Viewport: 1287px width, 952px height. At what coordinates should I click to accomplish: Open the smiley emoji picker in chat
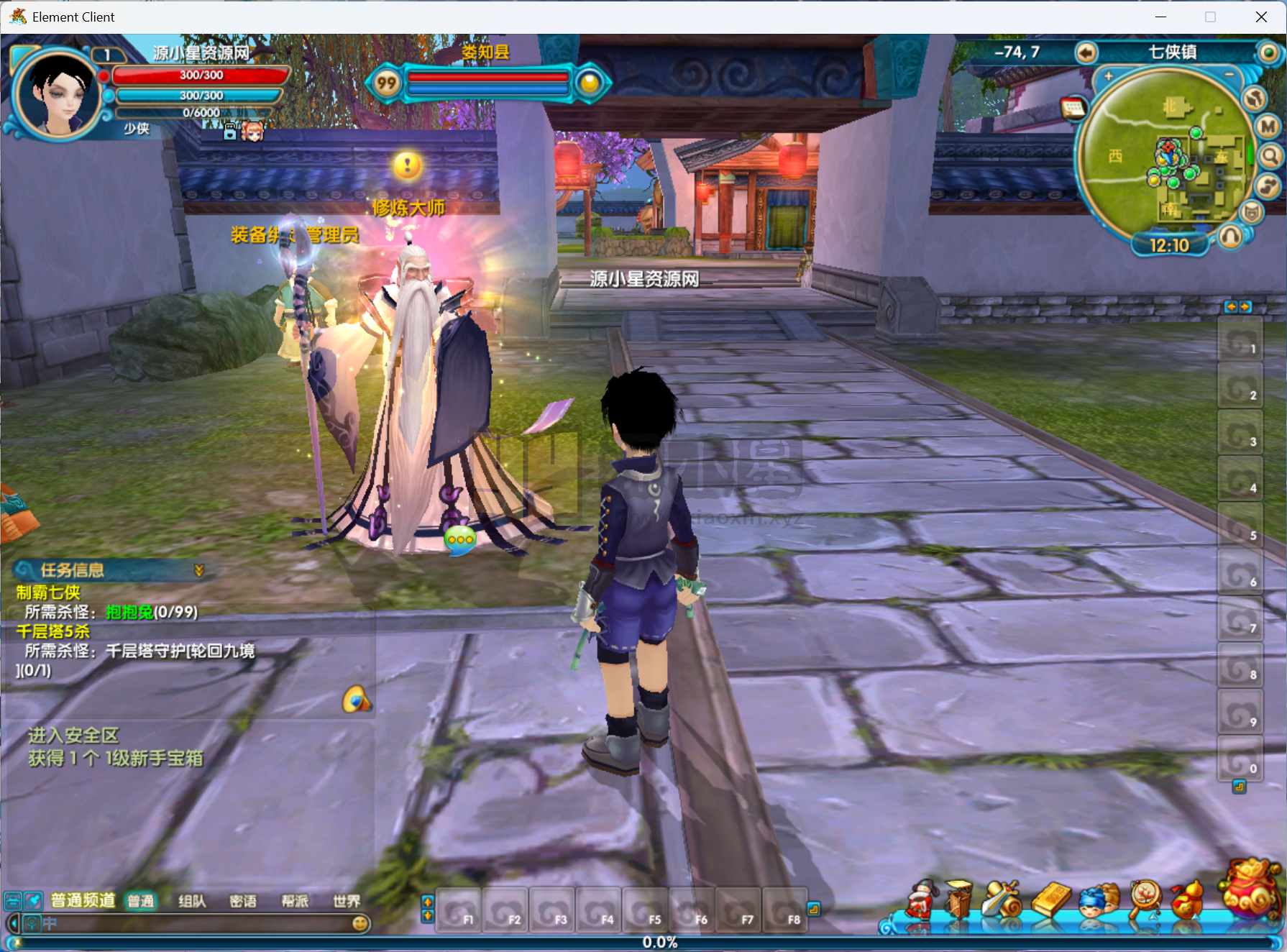[x=361, y=923]
